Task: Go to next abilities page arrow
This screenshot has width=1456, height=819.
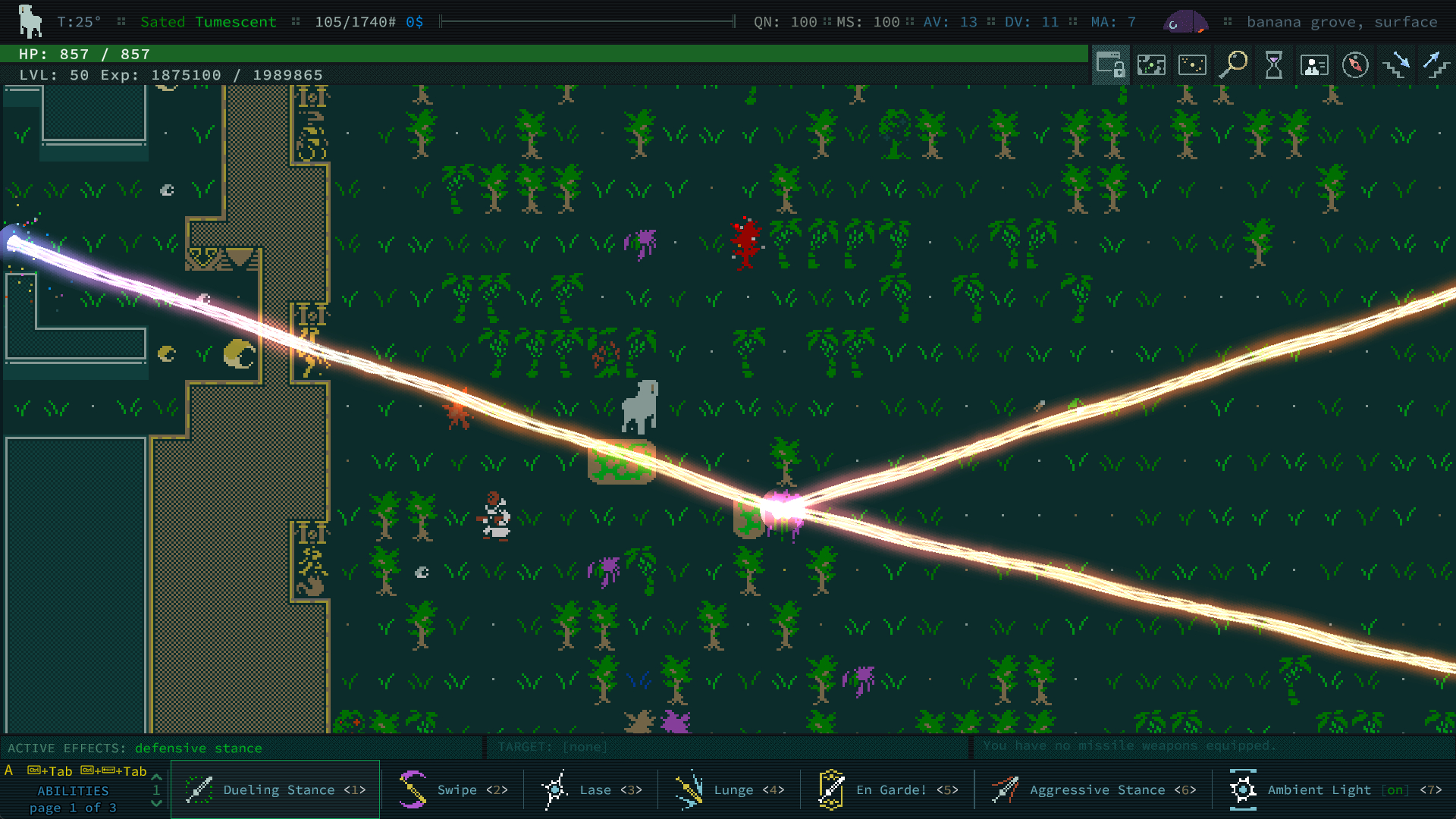Action: pos(157,804)
